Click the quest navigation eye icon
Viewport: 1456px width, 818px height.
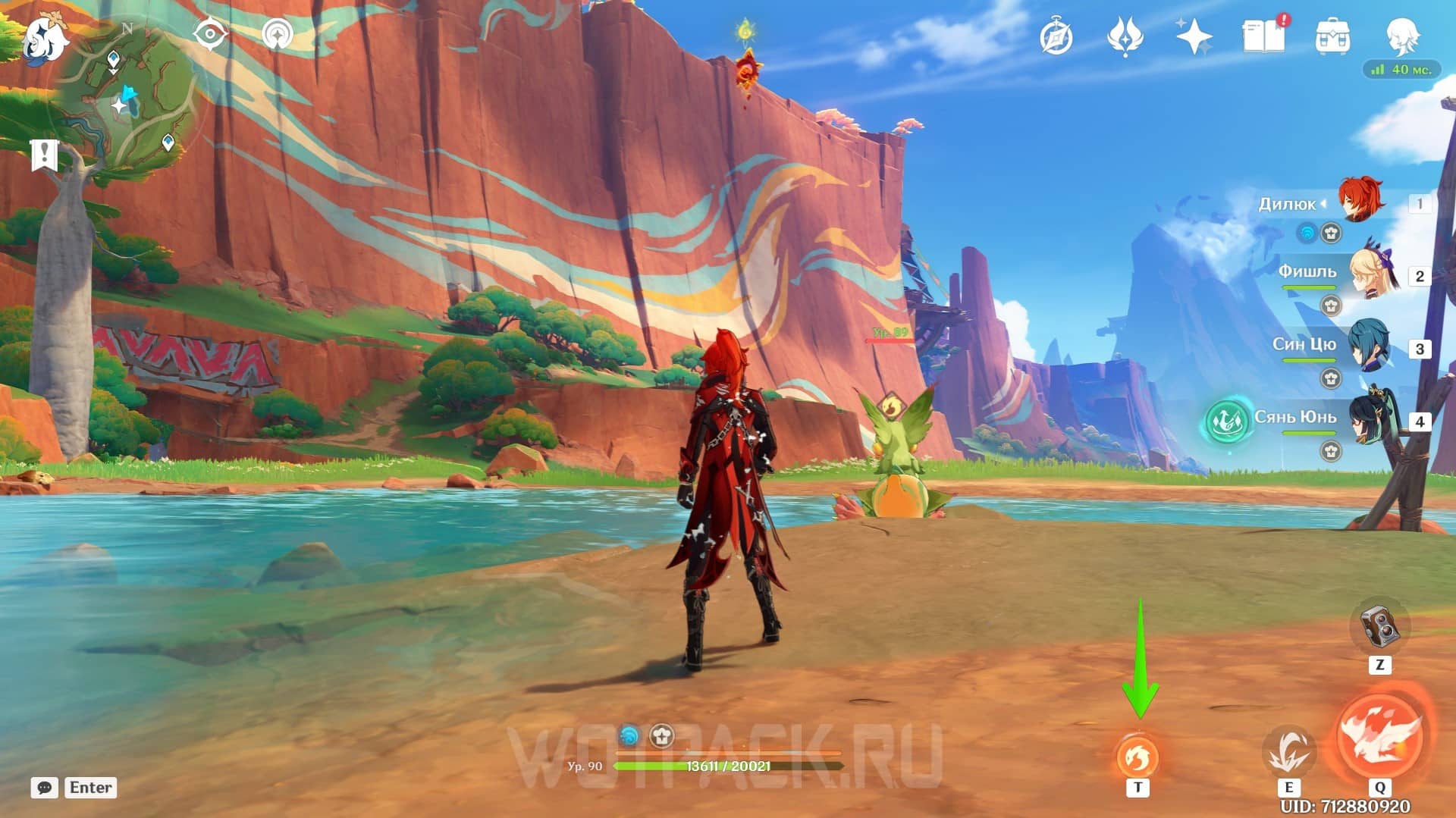[x=210, y=35]
